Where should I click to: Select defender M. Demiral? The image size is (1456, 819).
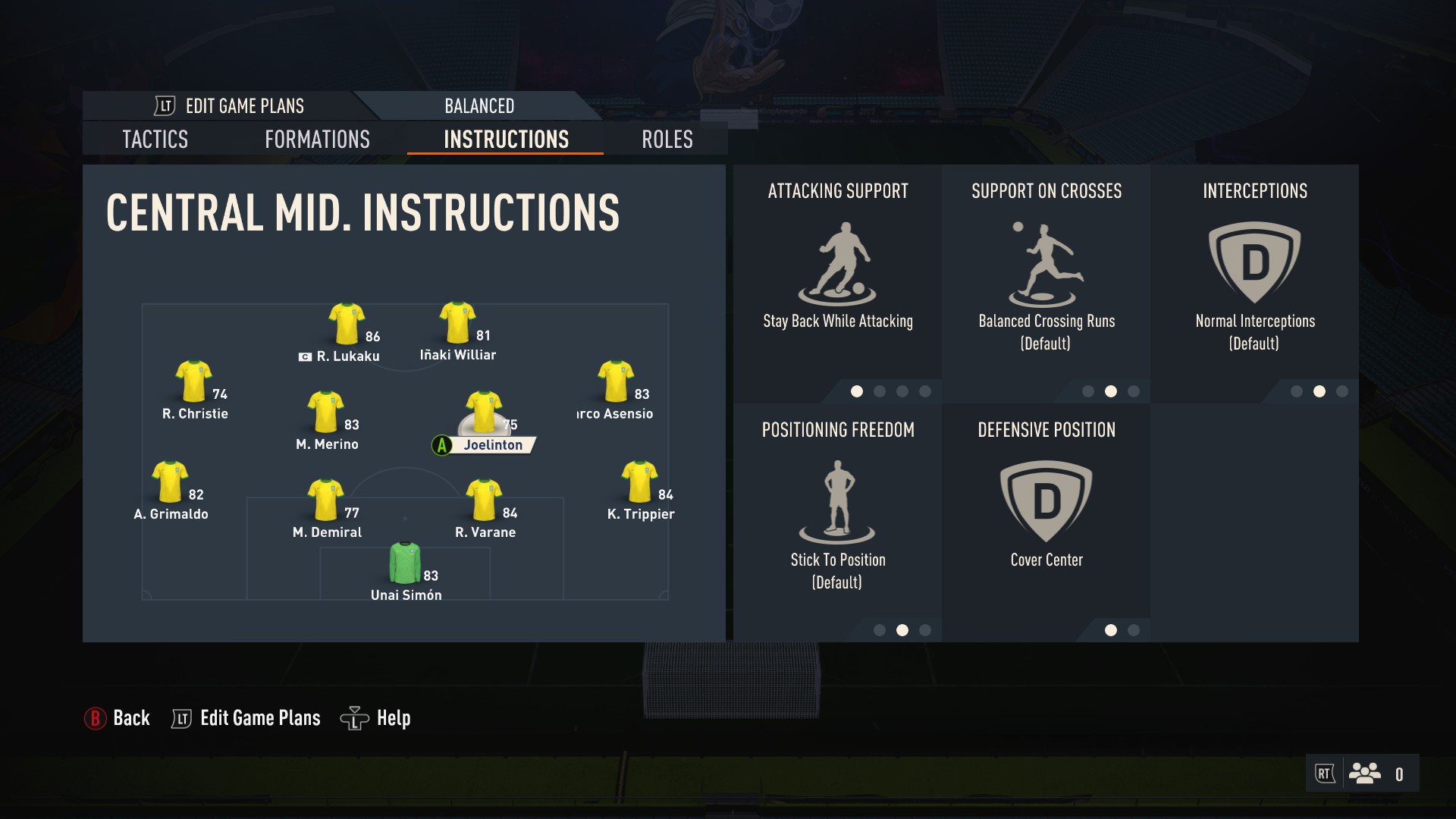[x=326, y=500]
